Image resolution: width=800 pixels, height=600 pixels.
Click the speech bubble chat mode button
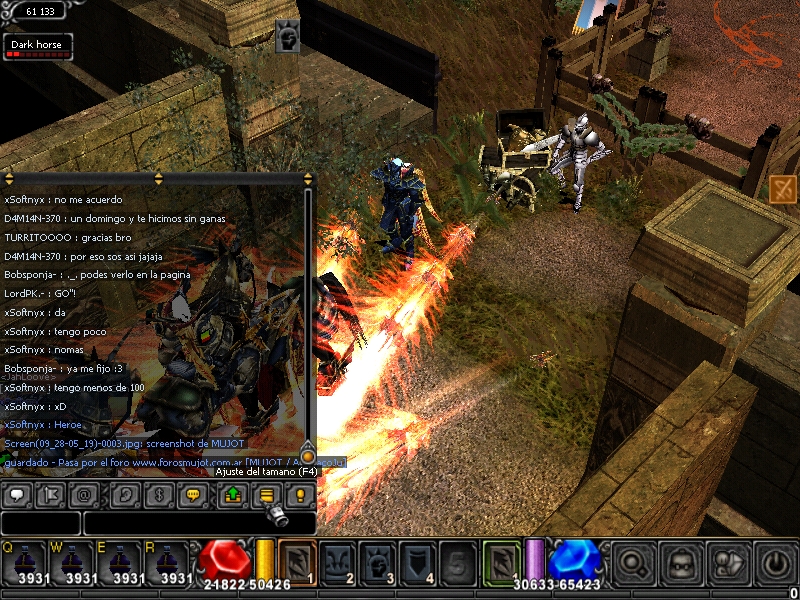(x=18, y=495)
